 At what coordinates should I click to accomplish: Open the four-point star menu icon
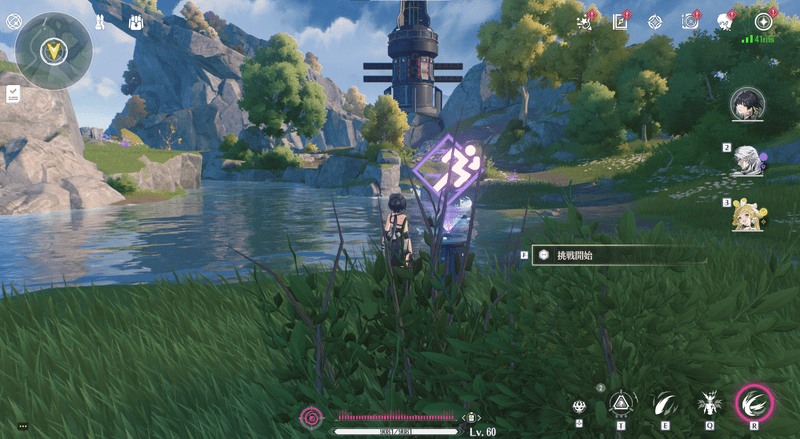(x=763, y=22)
